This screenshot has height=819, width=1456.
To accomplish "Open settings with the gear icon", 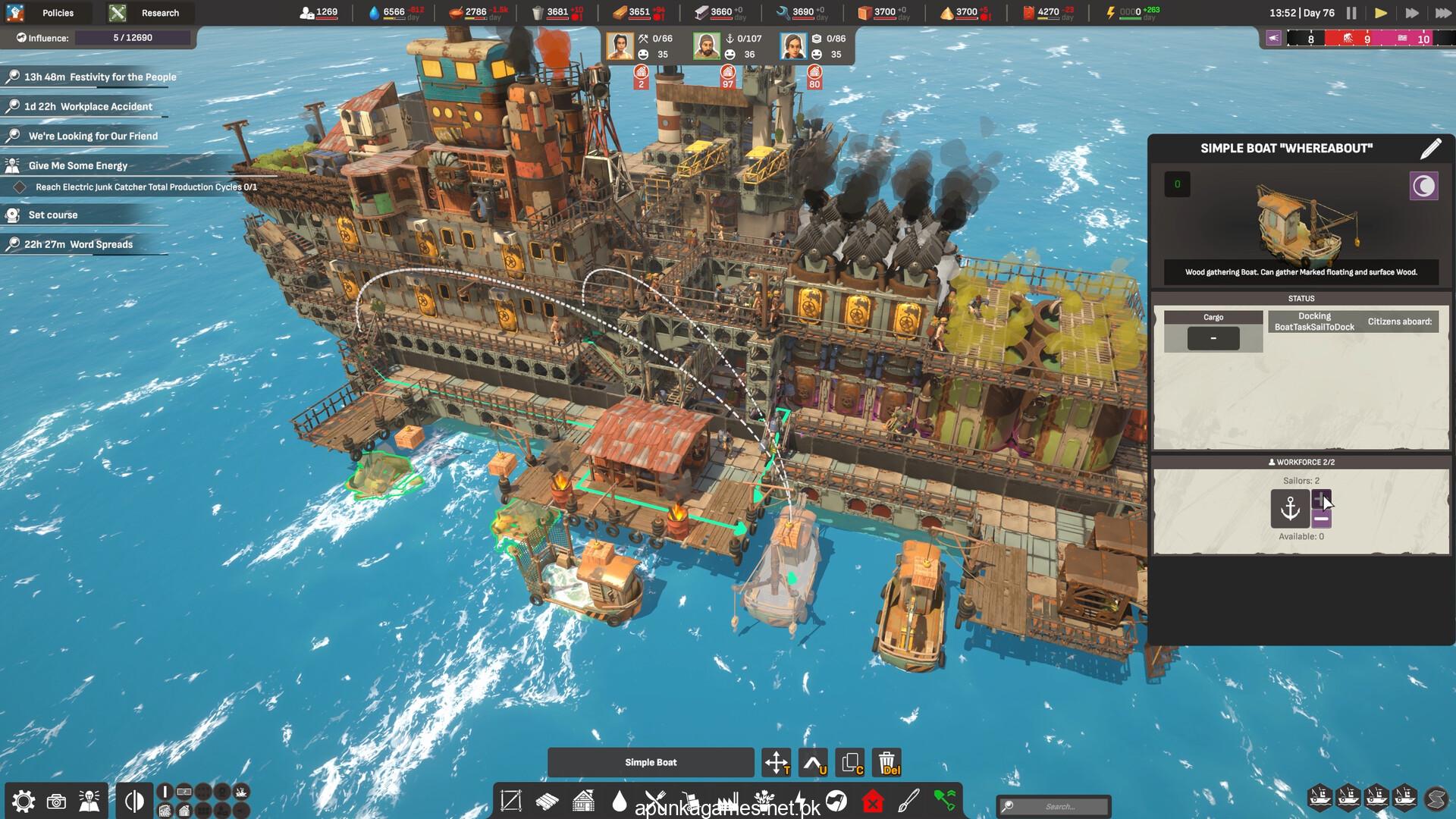I will point(23,802).
